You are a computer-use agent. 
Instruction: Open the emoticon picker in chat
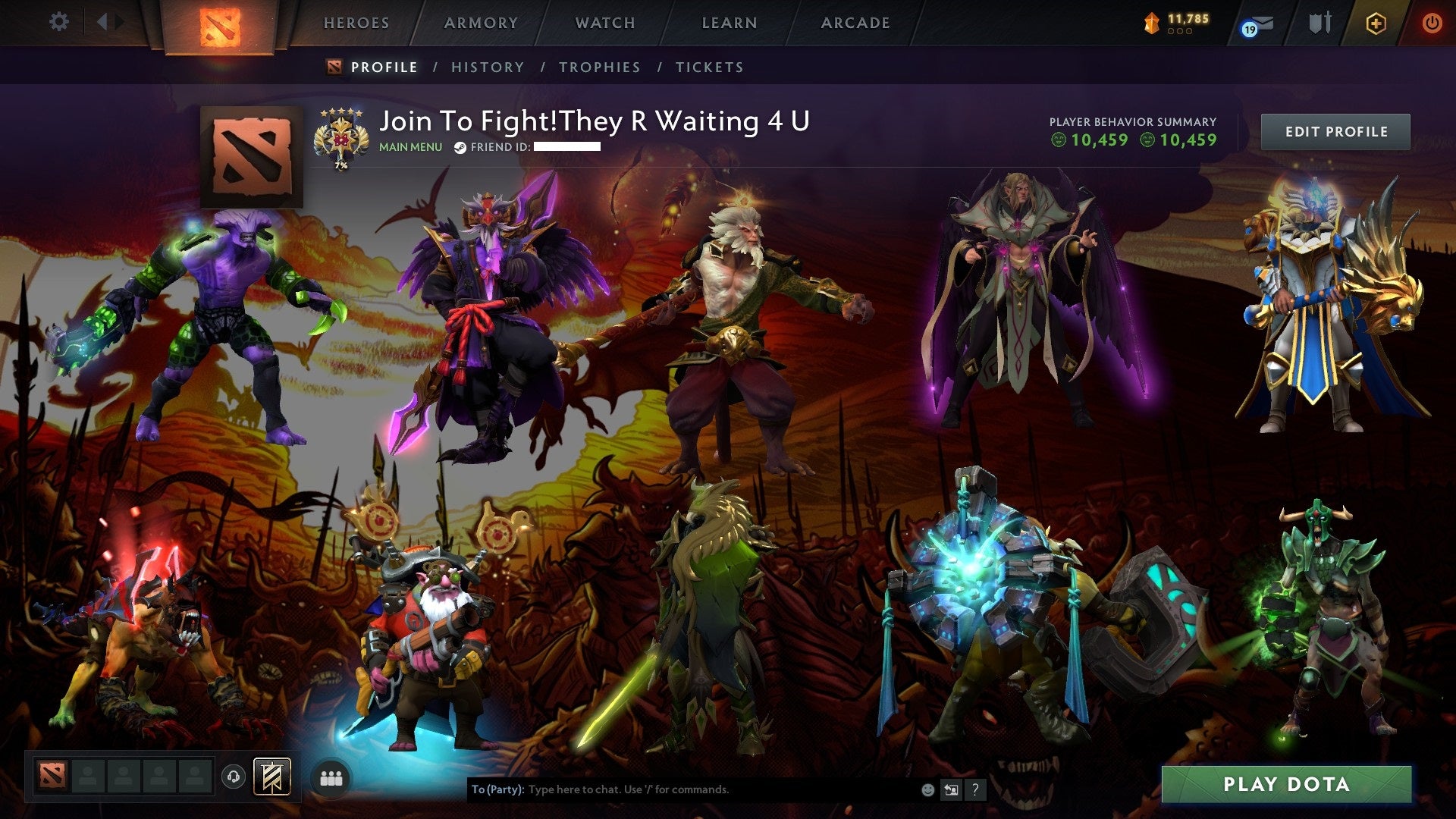pyautogui.click(x=927, y=789)
